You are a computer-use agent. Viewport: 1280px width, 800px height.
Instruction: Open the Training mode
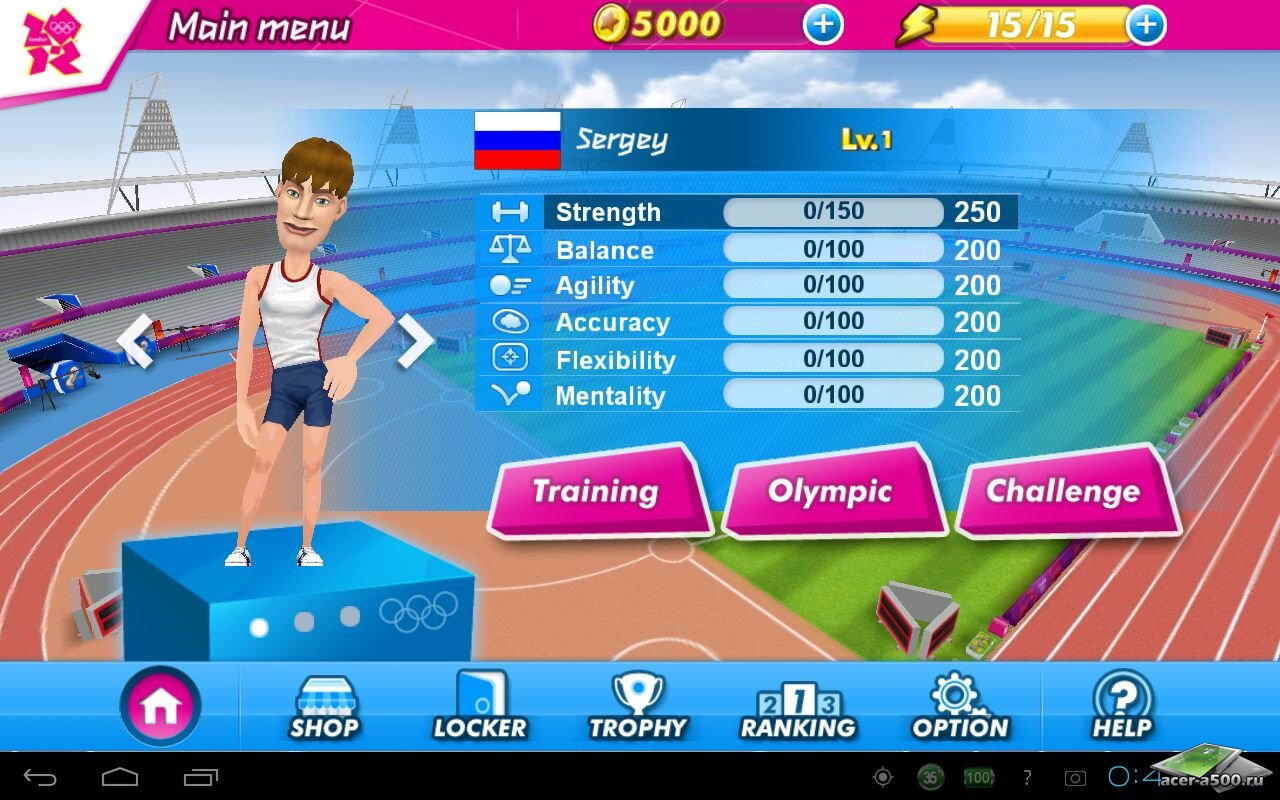point(596,491)
